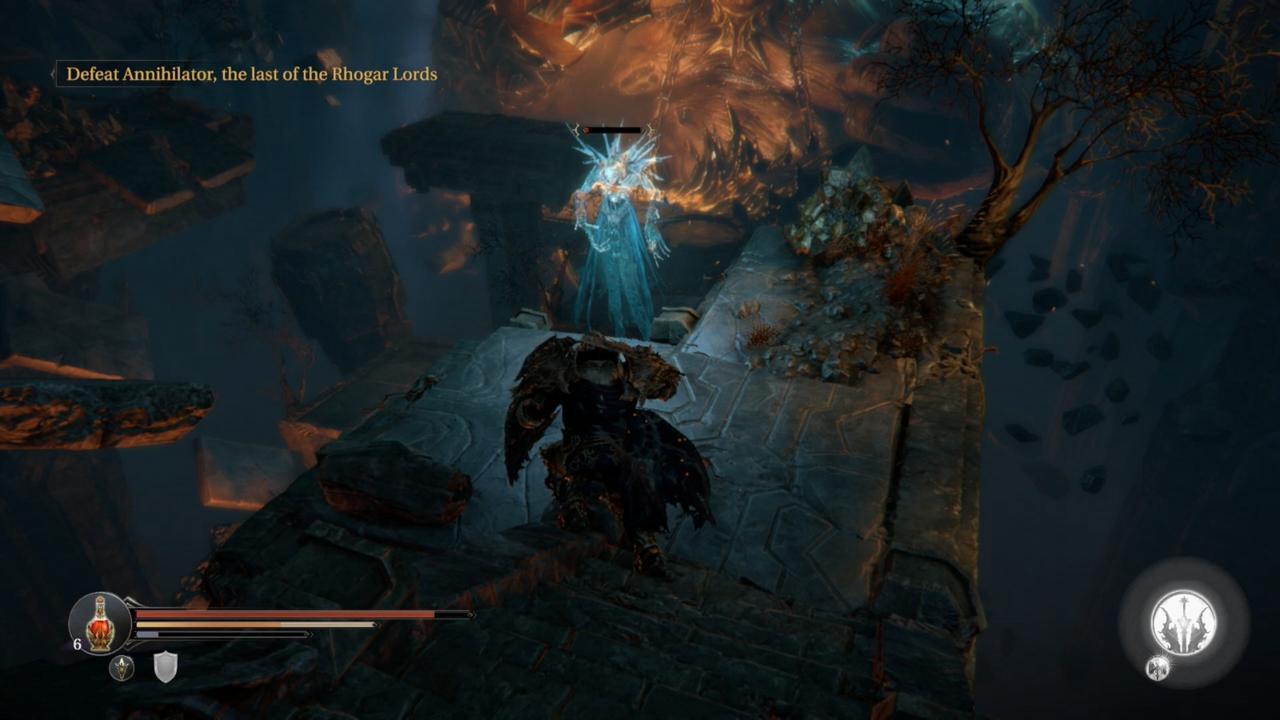Use the red health potion flask
The height and width of the screenshot is (720, 1280).
99,624
